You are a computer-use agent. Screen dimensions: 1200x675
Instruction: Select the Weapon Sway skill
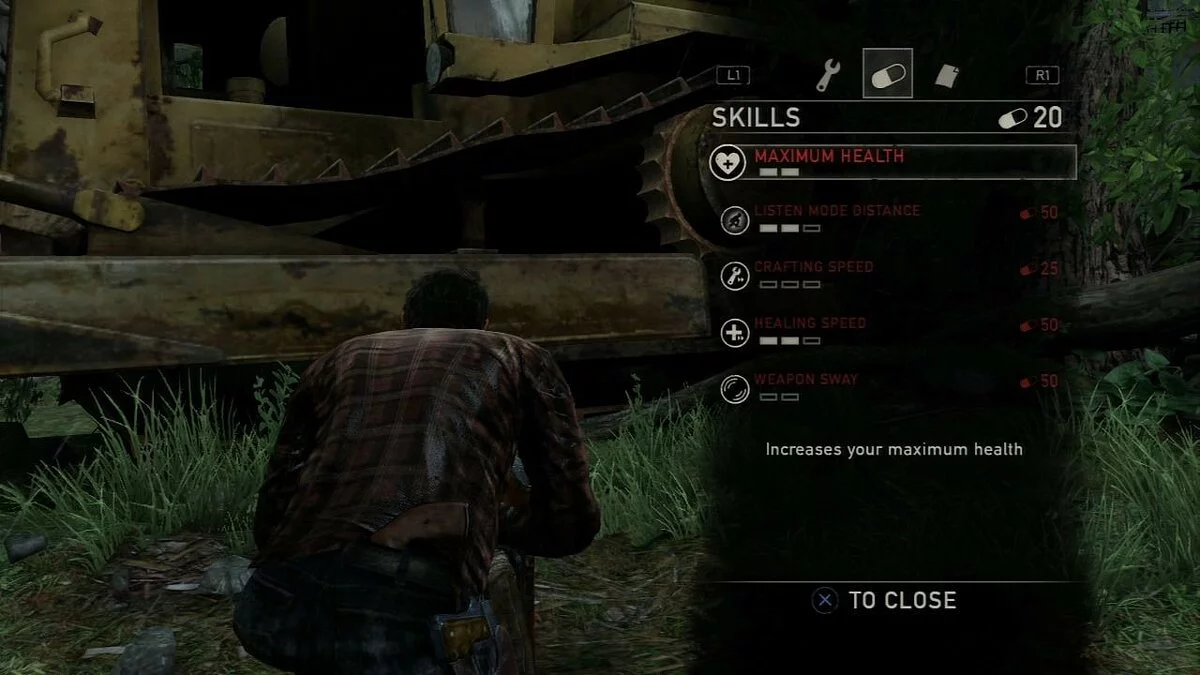[x=806, y=380]
